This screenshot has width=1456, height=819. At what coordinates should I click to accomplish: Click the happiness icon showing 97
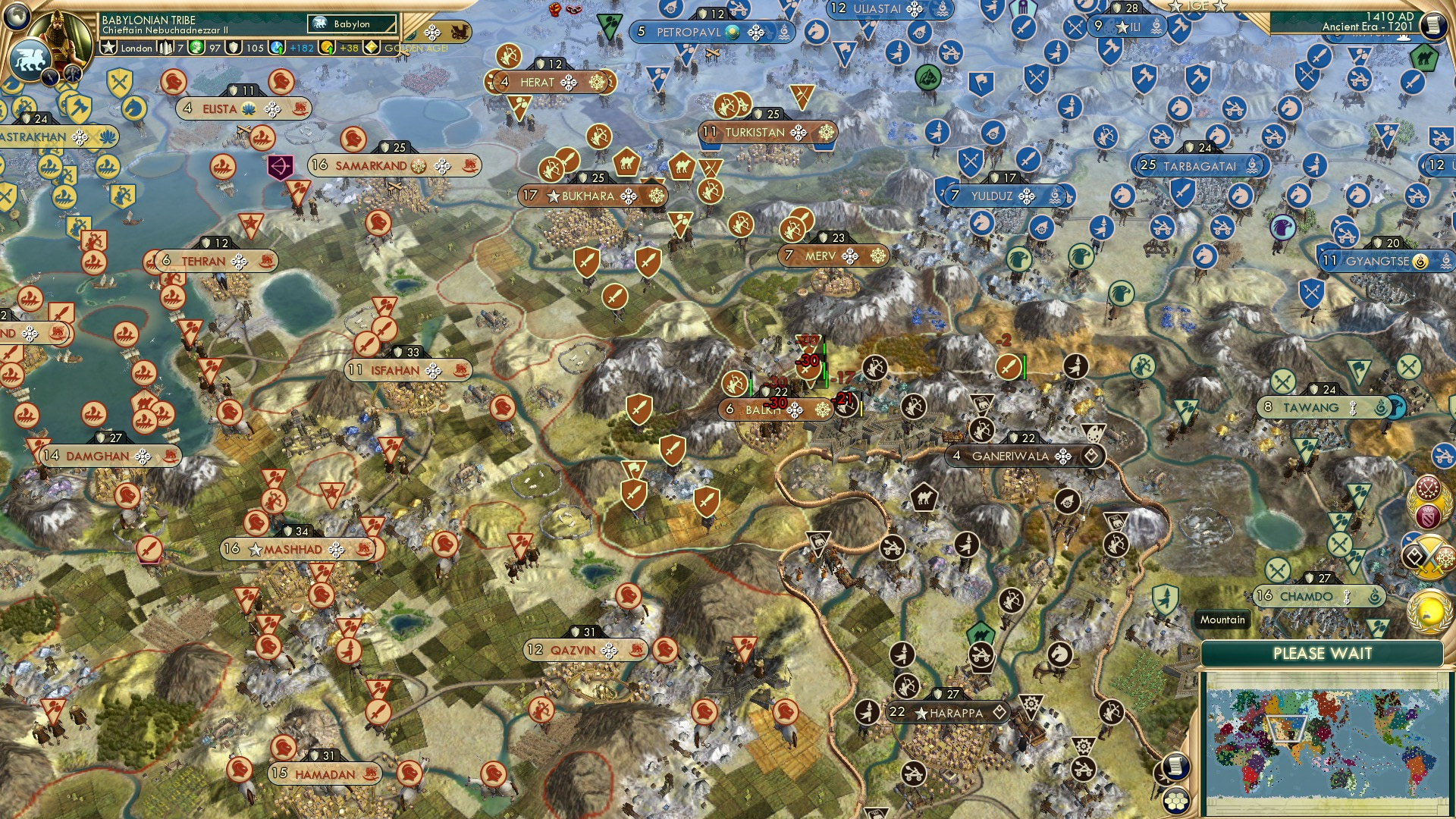pyautogui.click(x=196, y=49)
